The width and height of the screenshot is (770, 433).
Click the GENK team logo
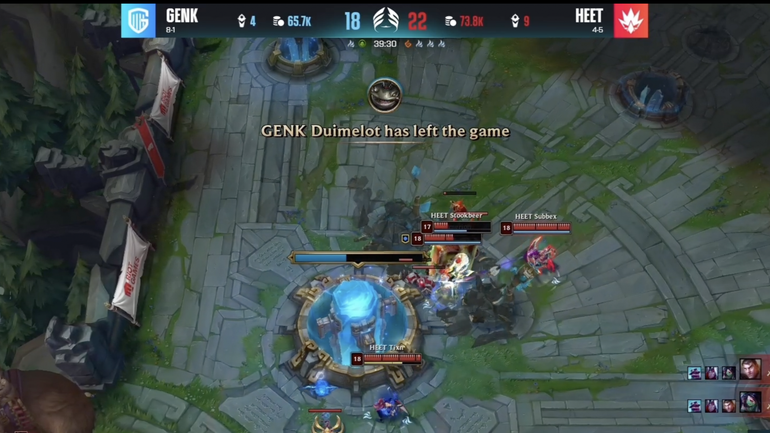138,20
